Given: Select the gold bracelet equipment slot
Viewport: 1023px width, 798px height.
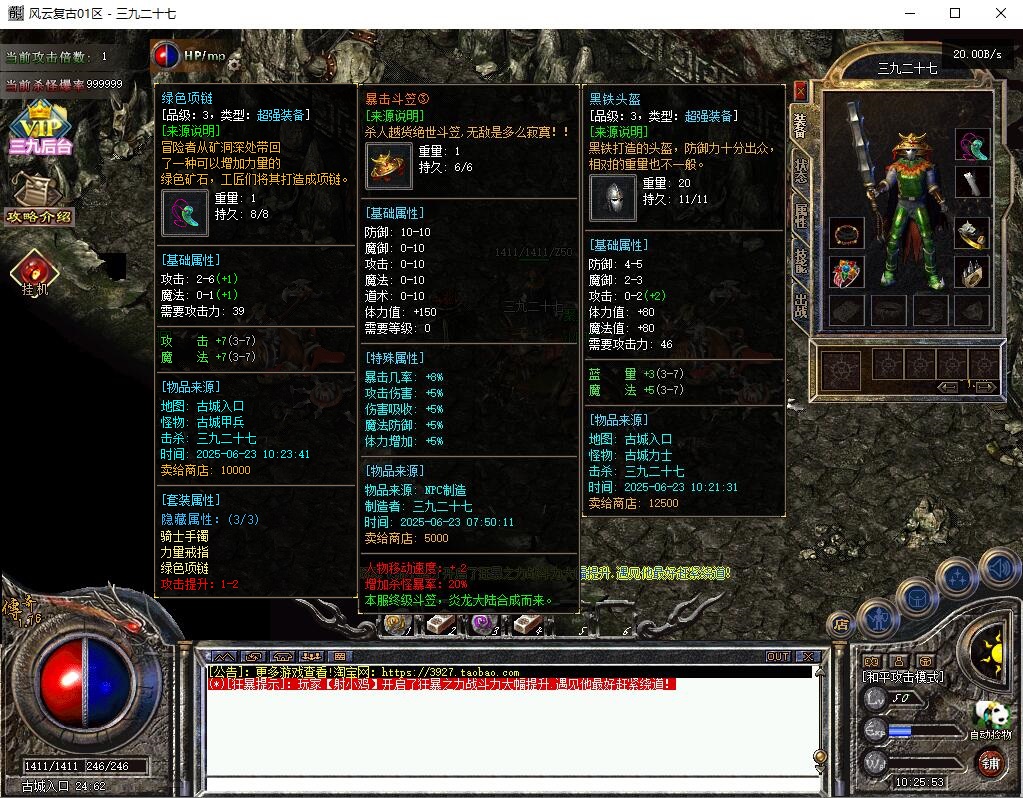Looking at the screenshot, I should (x=847, y=234).
